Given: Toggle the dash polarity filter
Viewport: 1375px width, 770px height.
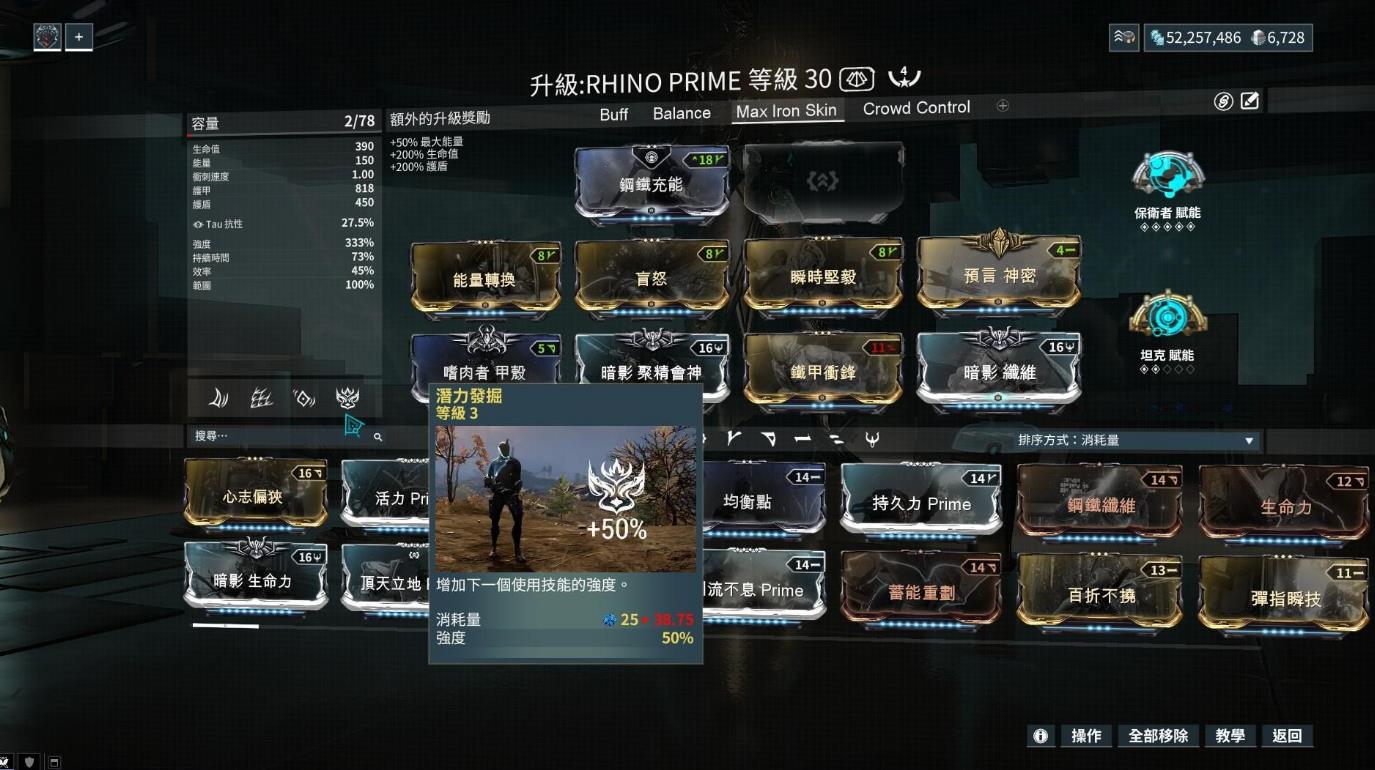Looking at the screenshot, I should [800, 437].
